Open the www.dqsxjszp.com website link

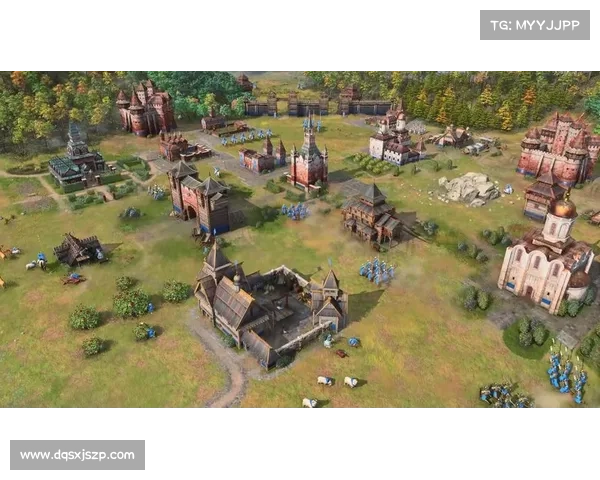pos(80,455)
